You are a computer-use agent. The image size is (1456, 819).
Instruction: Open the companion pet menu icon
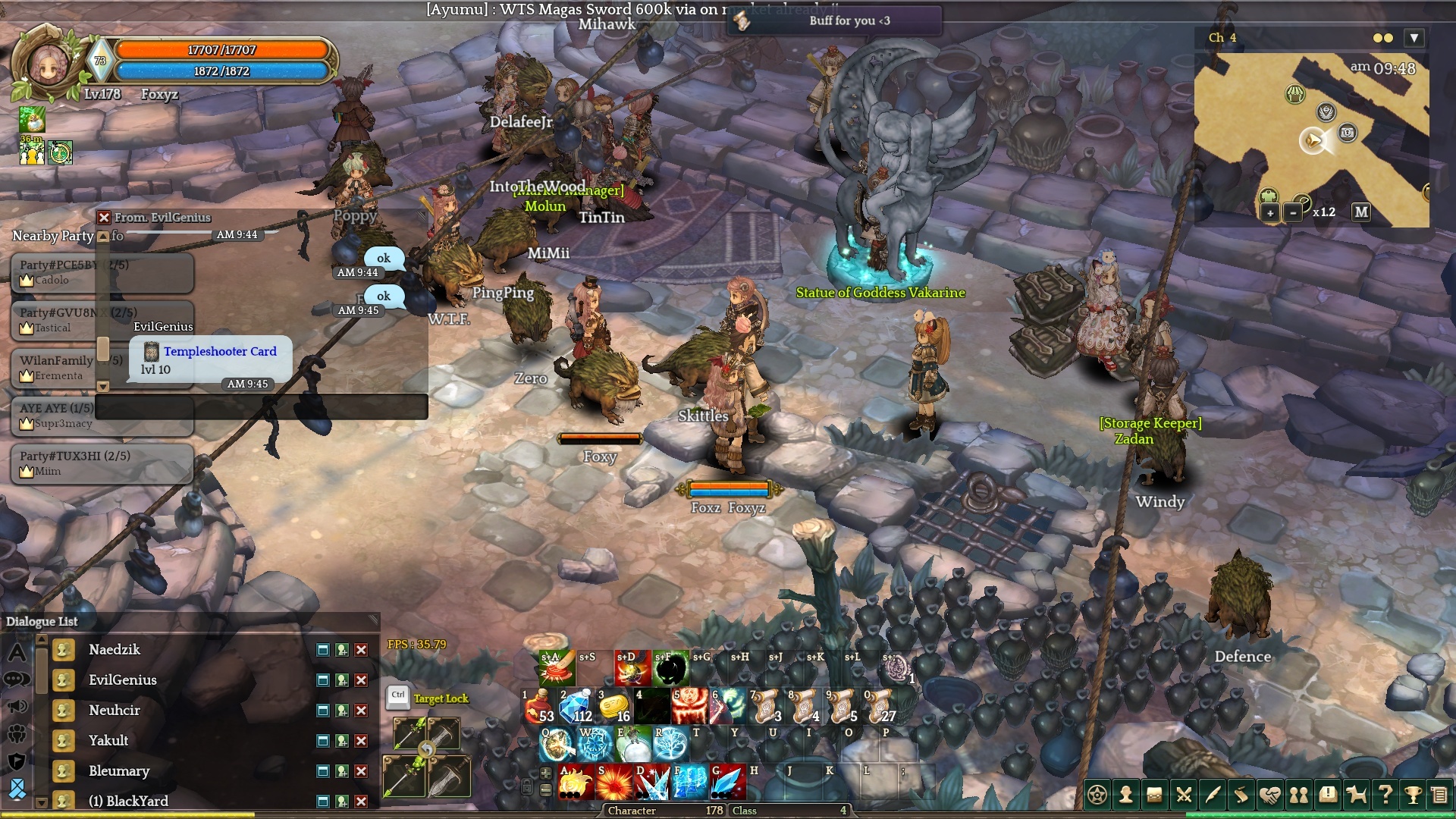click(x=1356, y=795)
